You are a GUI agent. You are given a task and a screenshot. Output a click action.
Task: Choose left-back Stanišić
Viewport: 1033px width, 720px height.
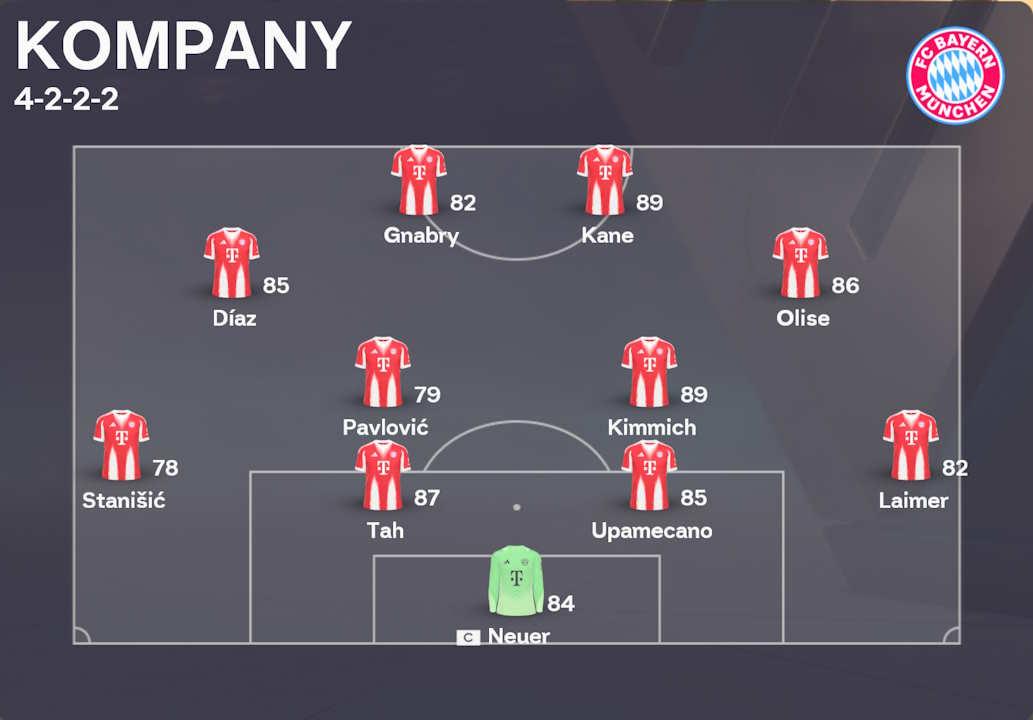(121, 445)
